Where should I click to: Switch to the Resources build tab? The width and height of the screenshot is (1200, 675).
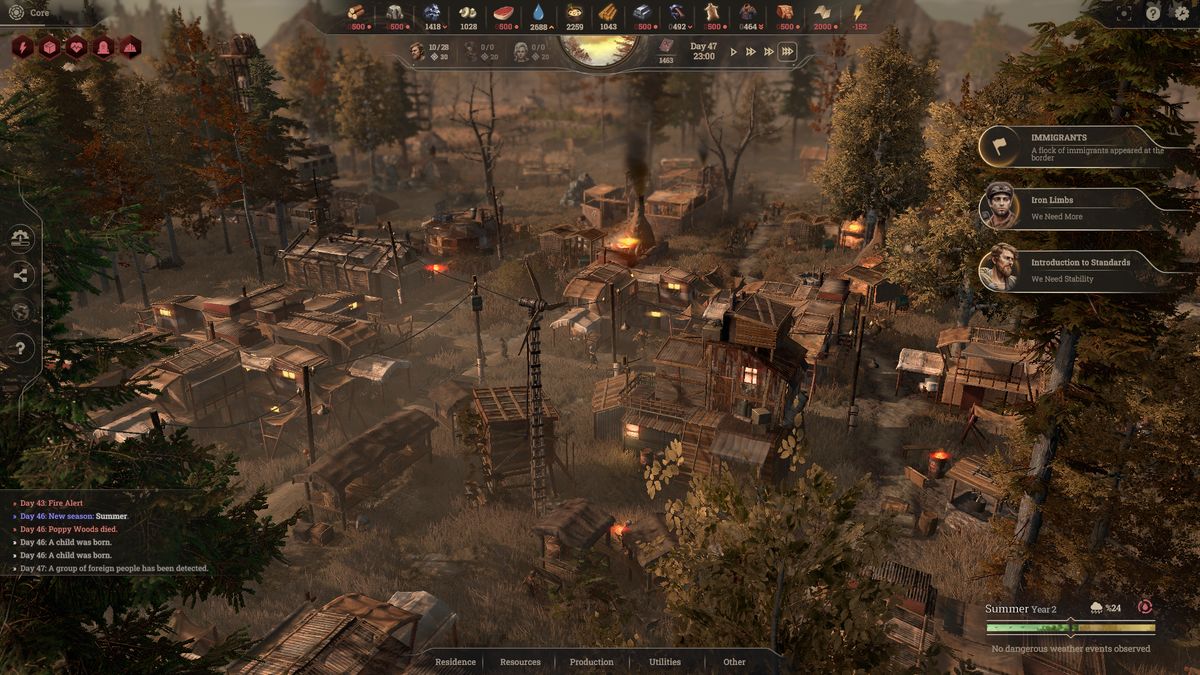click(x=520, y=662)
